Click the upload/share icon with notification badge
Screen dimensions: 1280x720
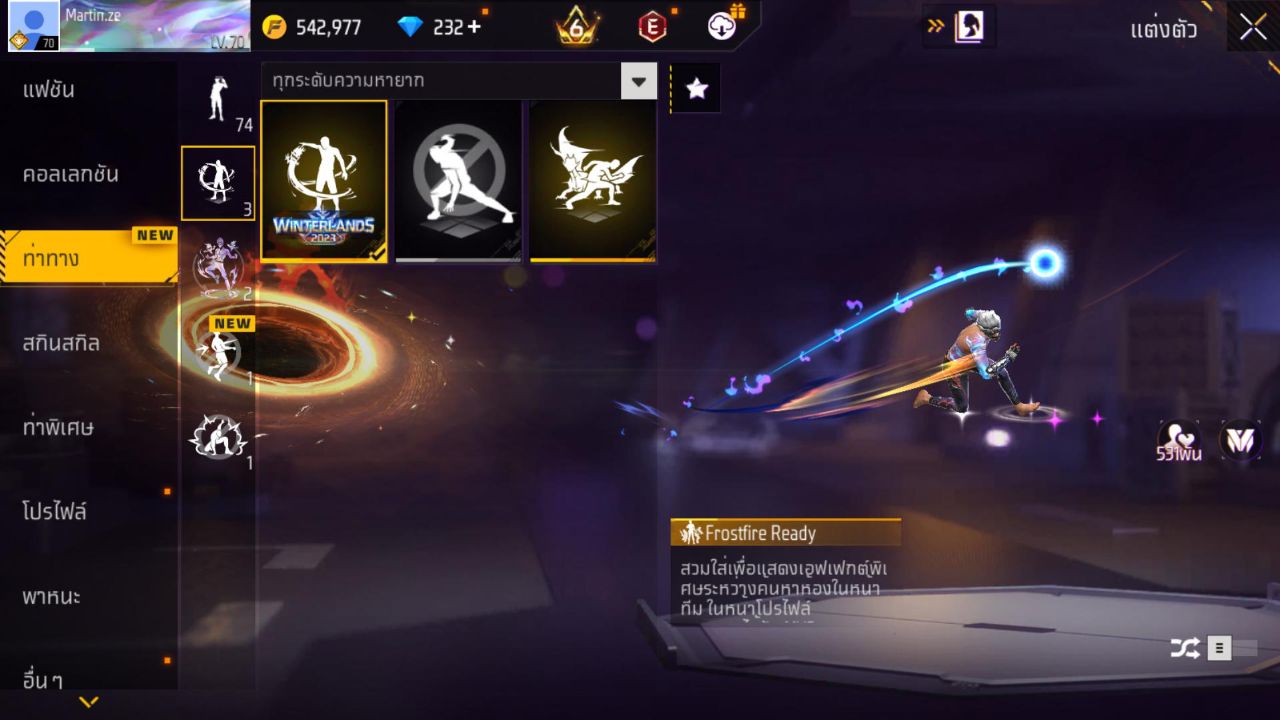720,27
